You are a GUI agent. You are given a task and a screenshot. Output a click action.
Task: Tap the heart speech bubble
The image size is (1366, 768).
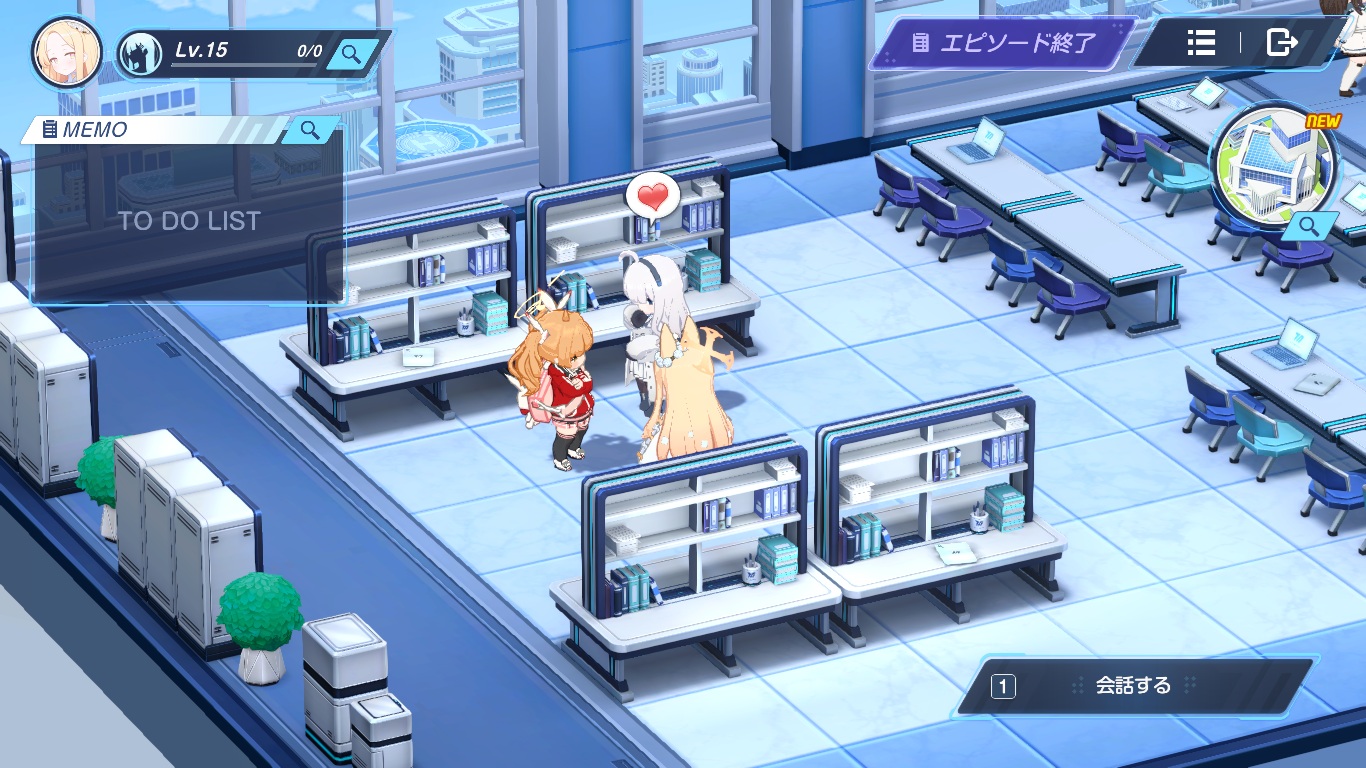[652, 194]
